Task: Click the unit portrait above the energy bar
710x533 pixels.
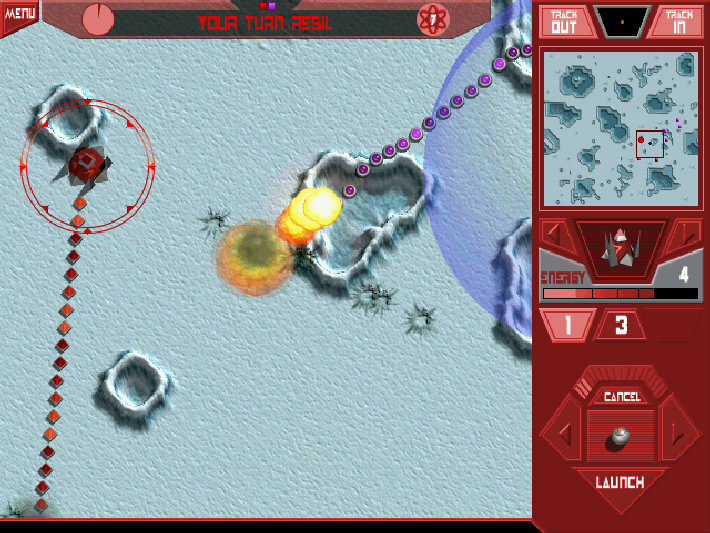Action: point(621,248)
